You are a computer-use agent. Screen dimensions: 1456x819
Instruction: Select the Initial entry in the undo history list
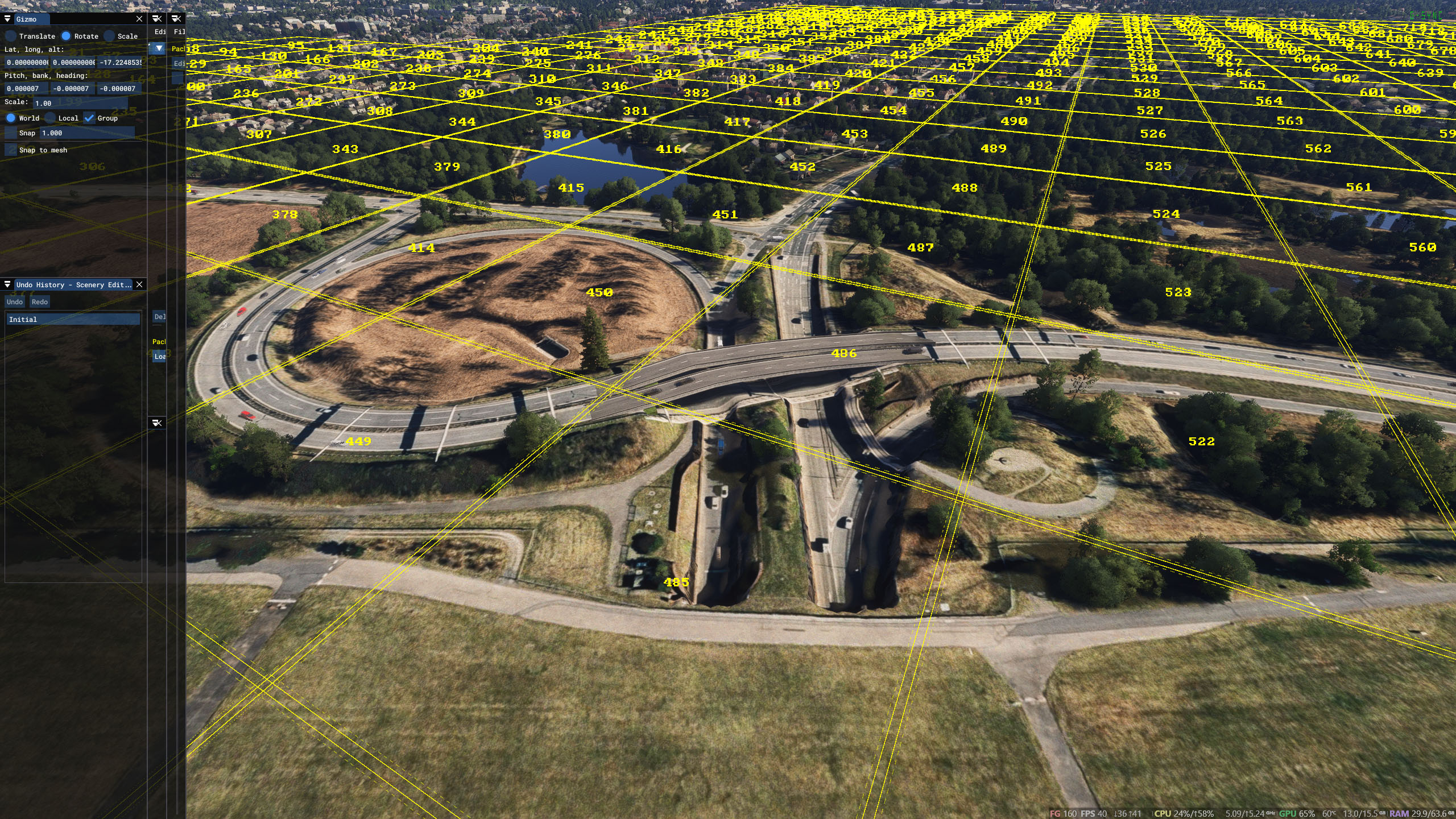coord(73,319)
